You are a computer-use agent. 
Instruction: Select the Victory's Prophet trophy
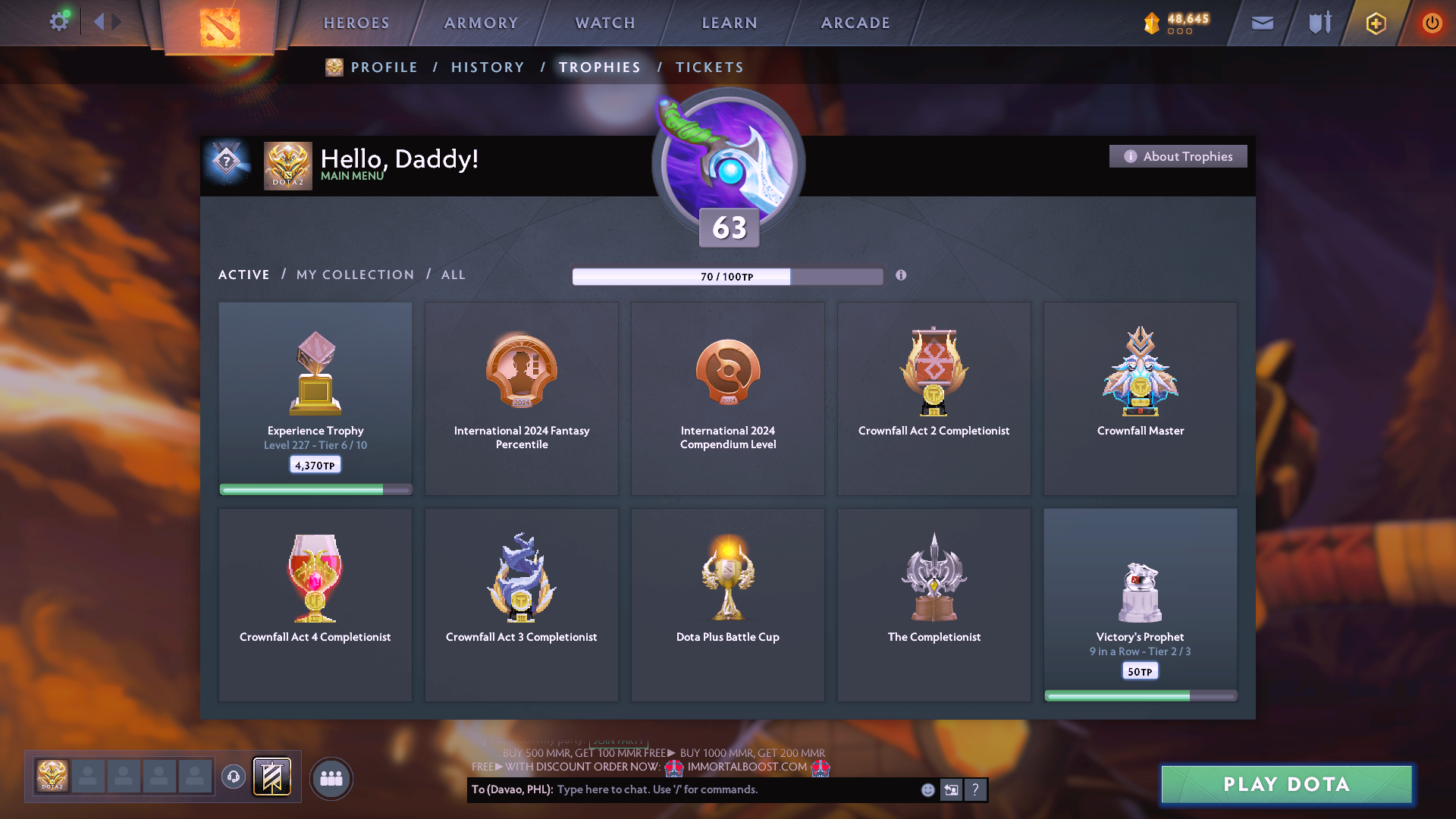click(x=1140, y=604)
